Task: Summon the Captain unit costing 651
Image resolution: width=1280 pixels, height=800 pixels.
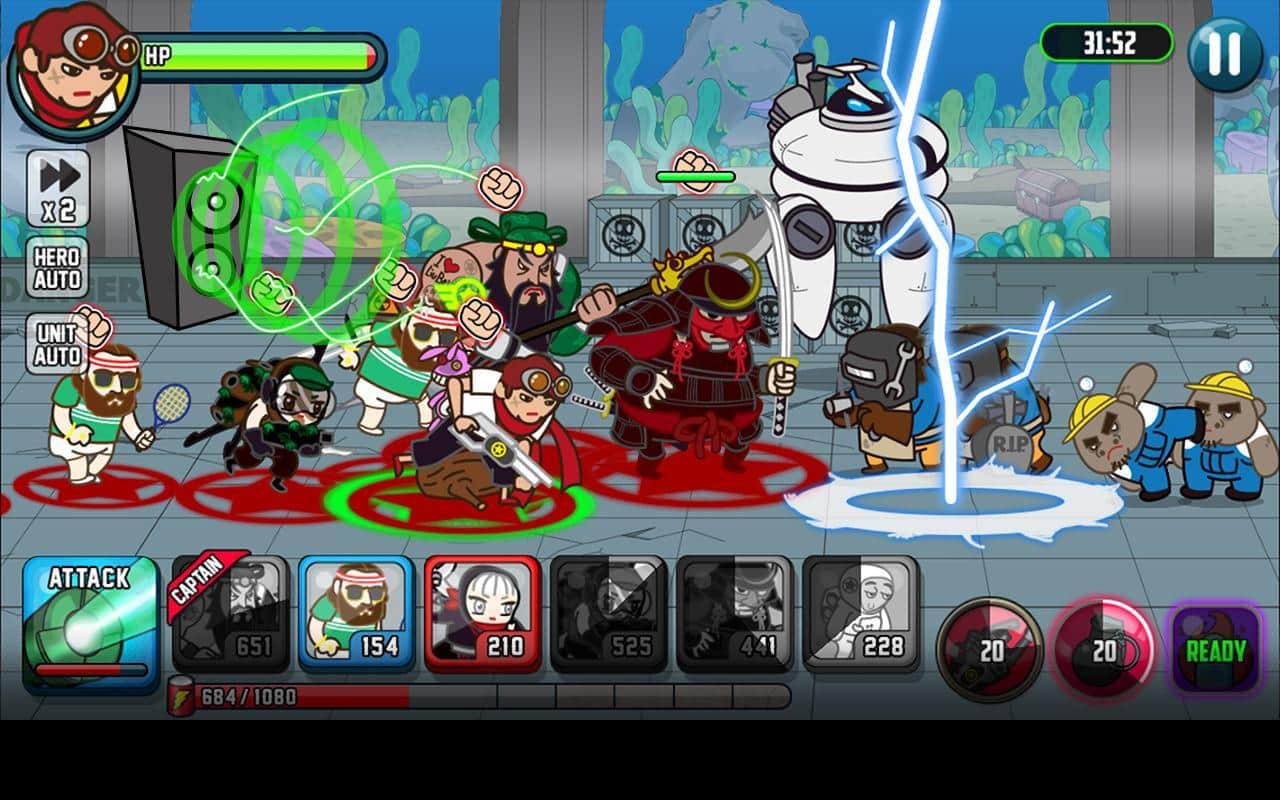Action: [232, 614]
